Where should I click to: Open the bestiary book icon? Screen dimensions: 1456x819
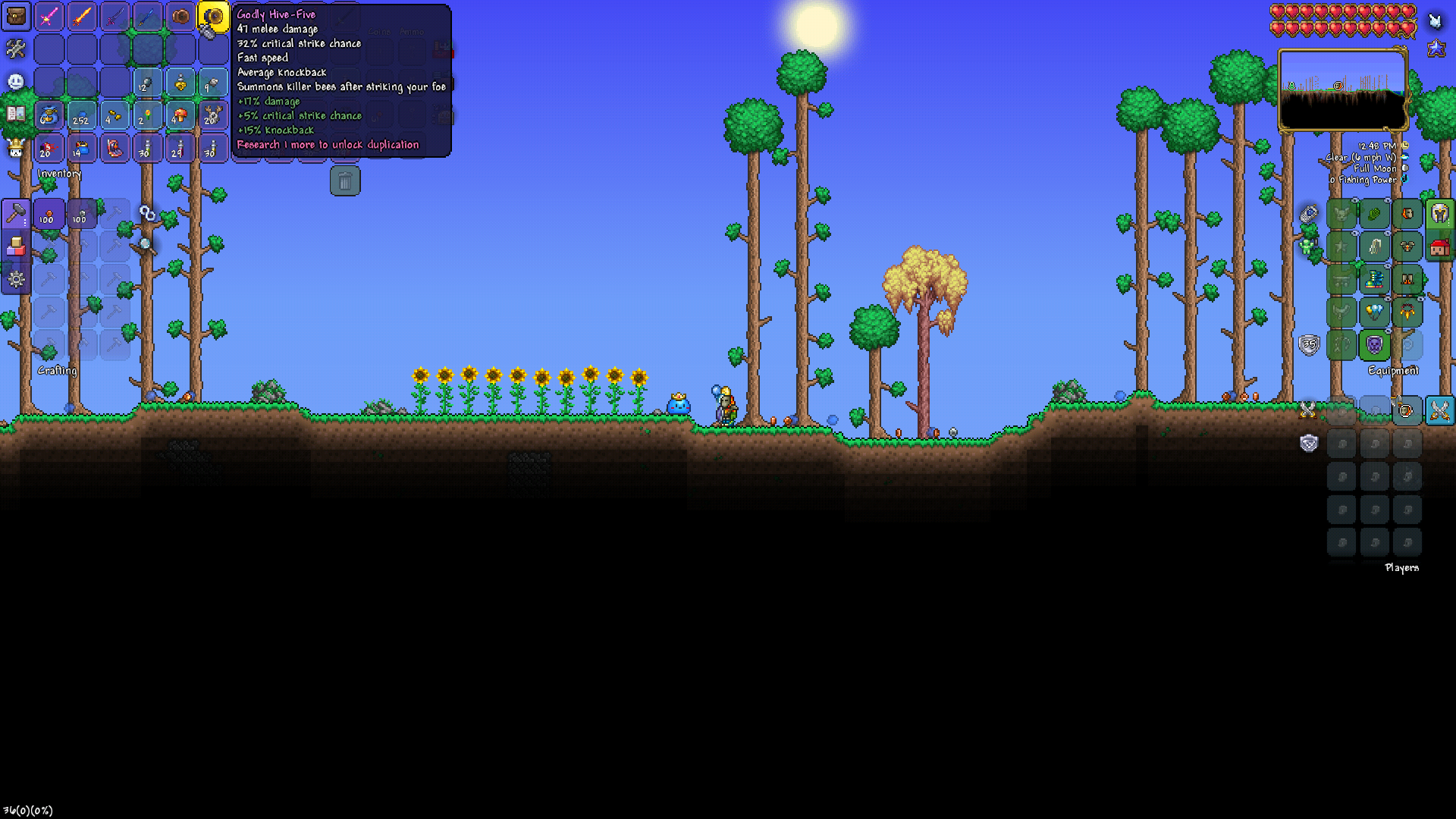coord(16,115)
